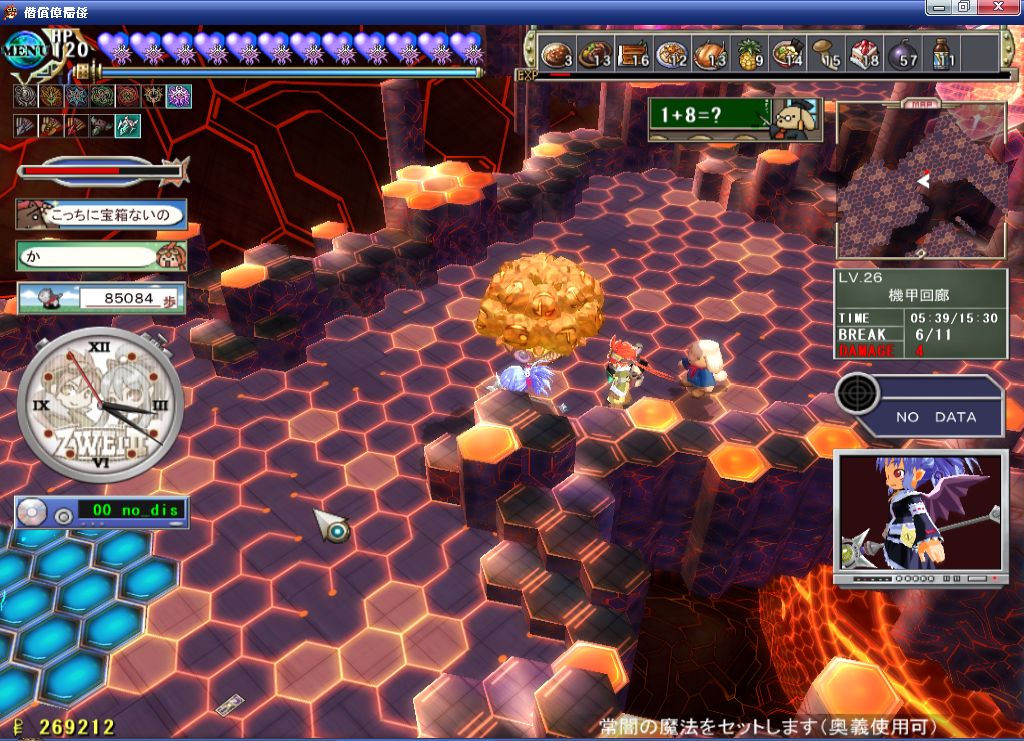Select the highlighted purple magic icon
This screenshot has width=1024, height=741.
(179, 96)
